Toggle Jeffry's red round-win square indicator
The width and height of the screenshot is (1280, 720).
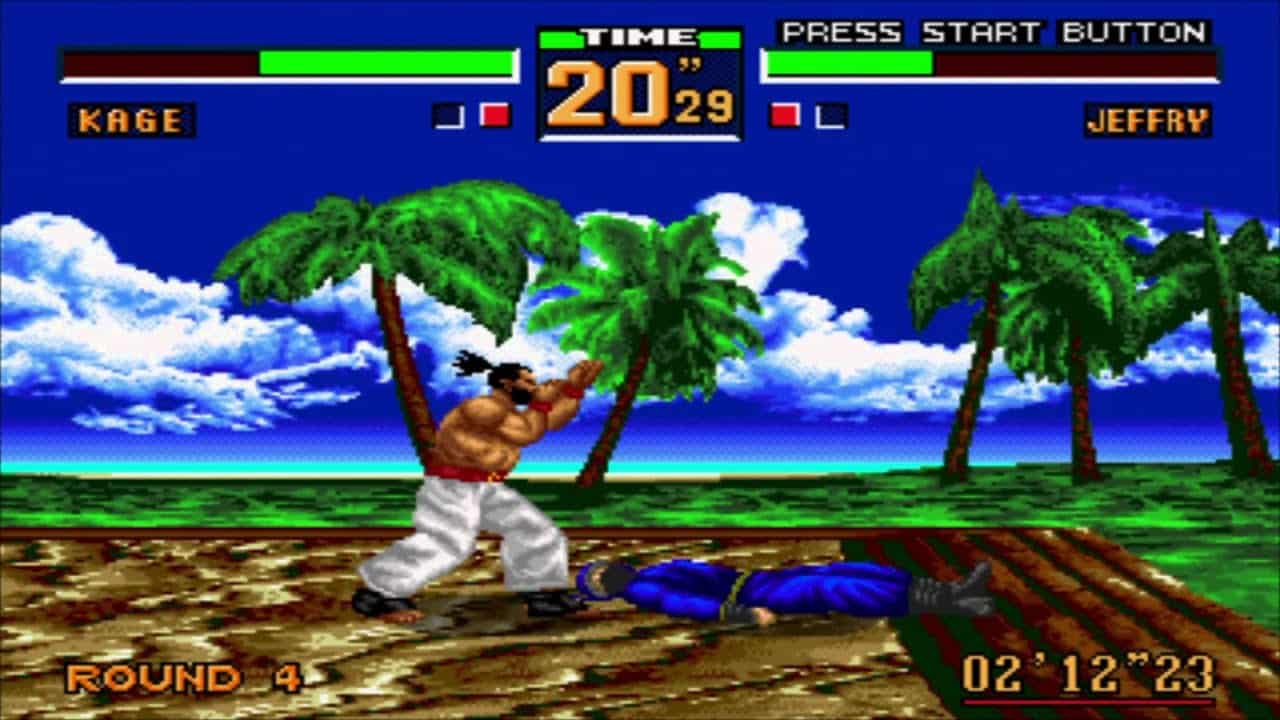coord(782,113)
